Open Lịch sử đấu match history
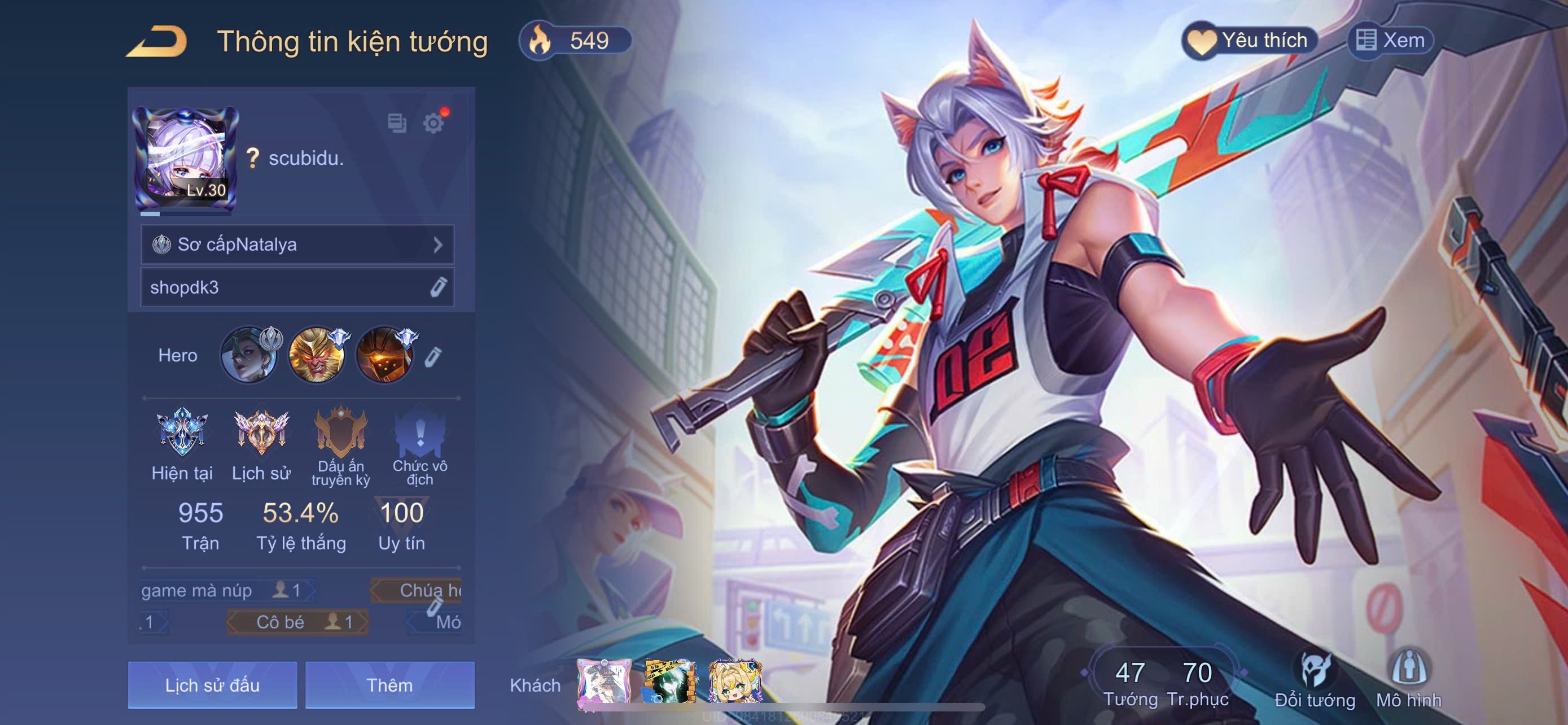 pos(212,685)
